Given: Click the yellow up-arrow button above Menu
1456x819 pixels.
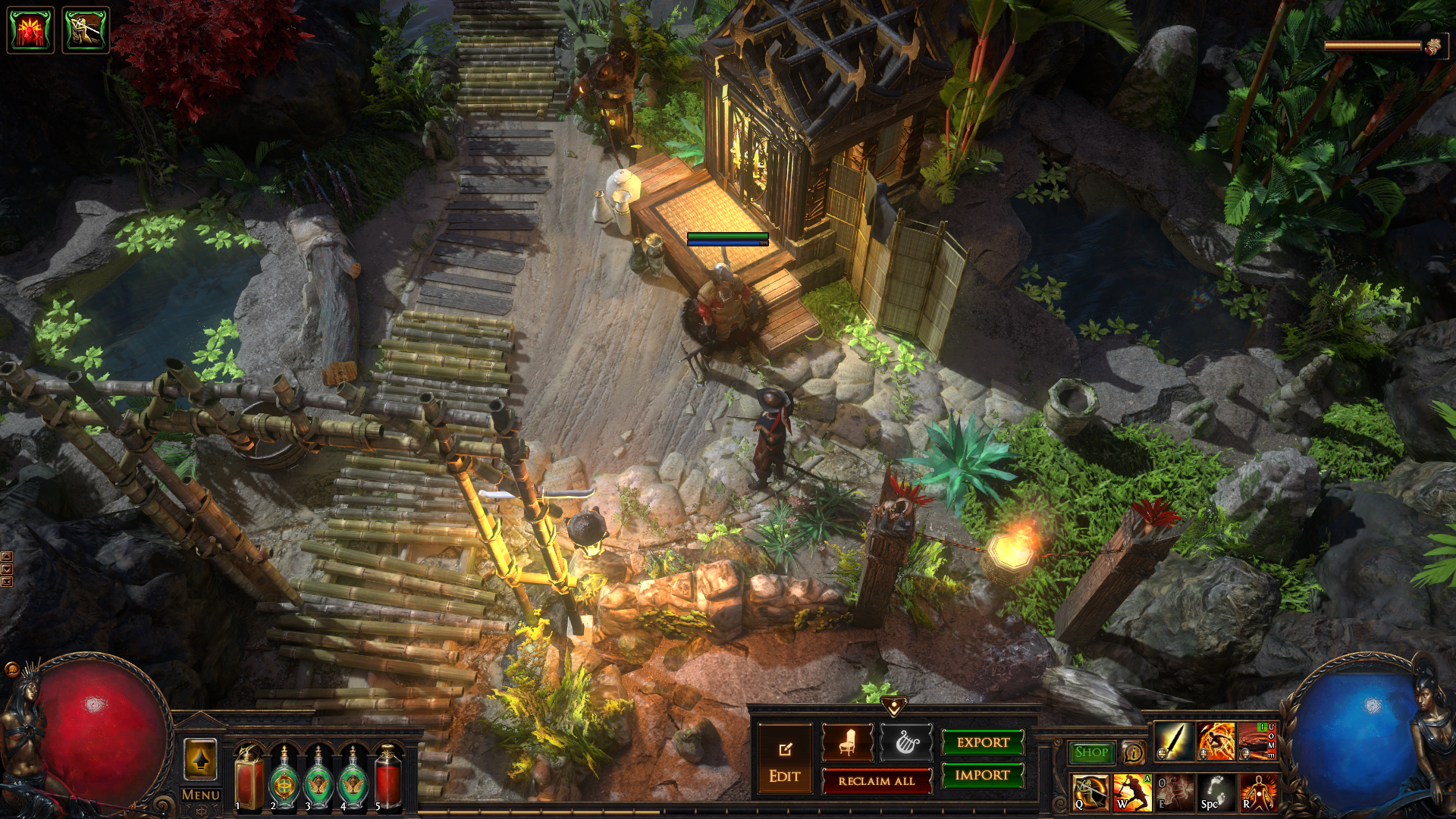Looking at the screenshot, I should (201, 759).
